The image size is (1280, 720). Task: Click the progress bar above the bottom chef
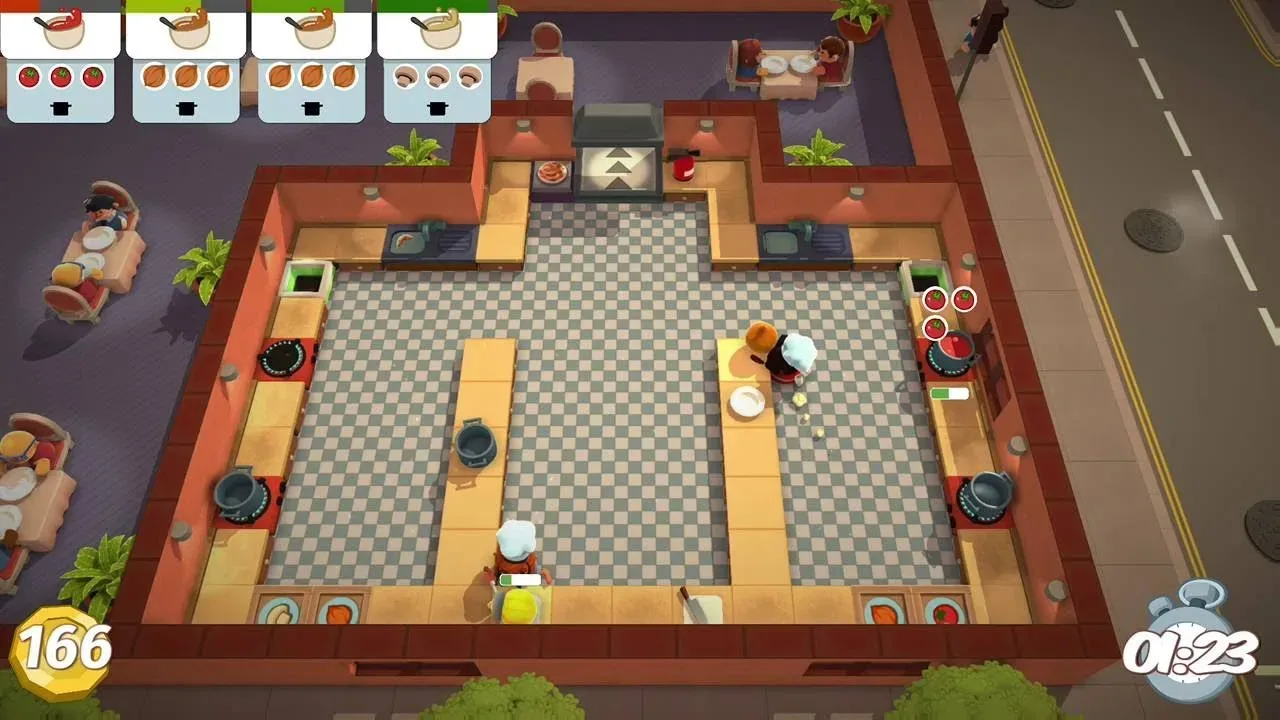click(x=520, y=578)
